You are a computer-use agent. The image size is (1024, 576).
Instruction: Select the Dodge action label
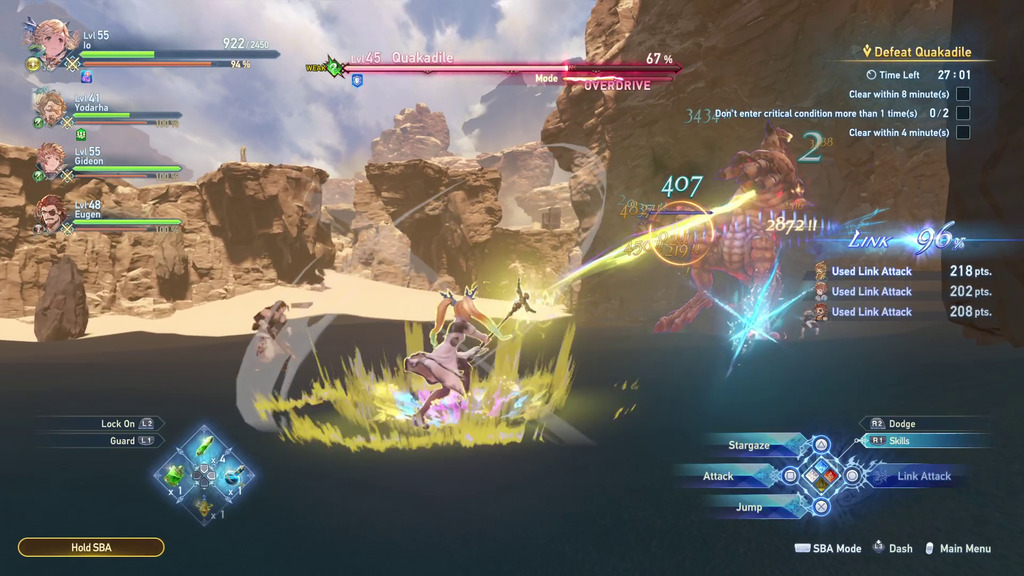click(900, 424)
